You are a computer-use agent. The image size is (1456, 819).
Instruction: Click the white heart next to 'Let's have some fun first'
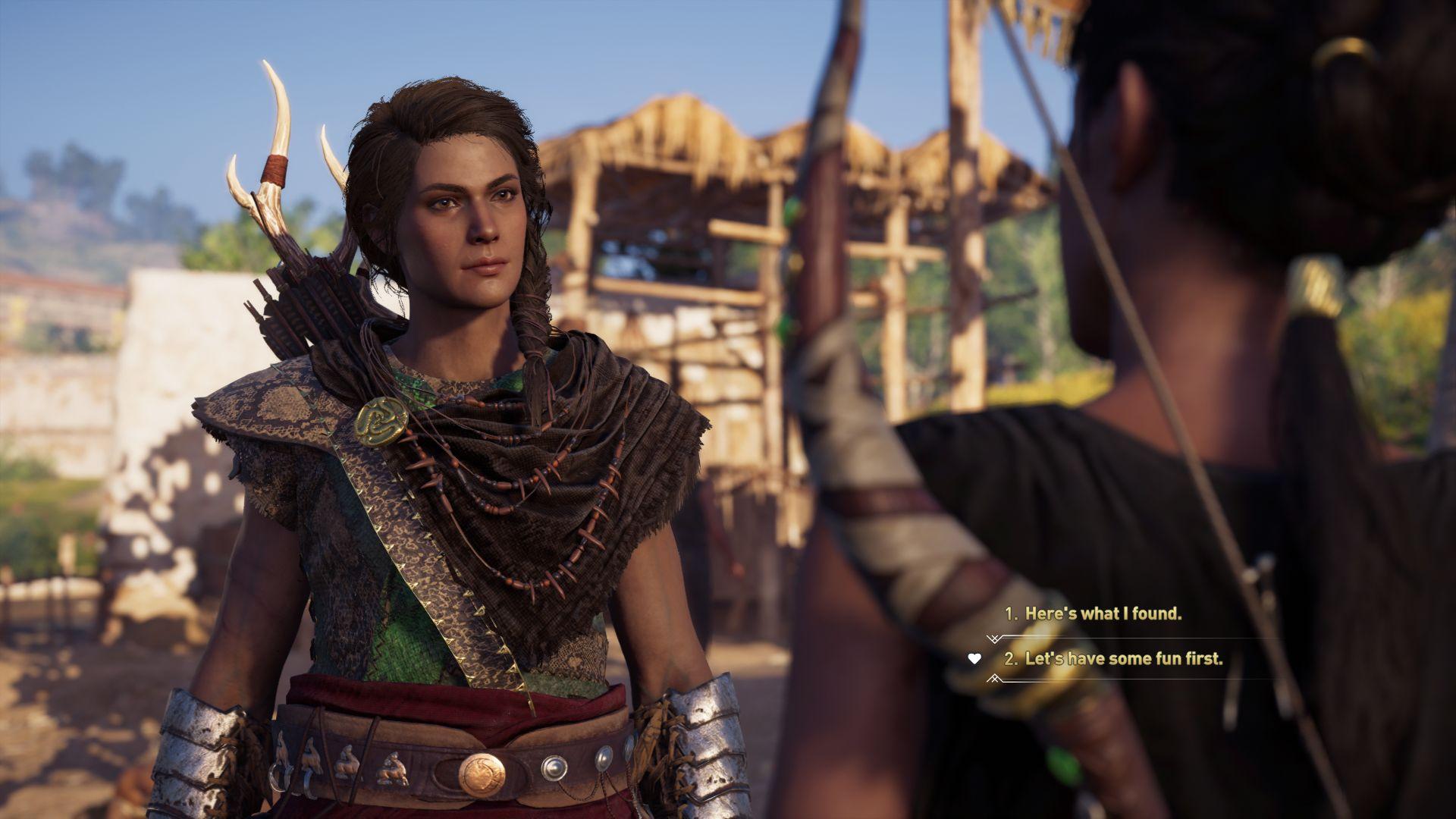[973, 659]
